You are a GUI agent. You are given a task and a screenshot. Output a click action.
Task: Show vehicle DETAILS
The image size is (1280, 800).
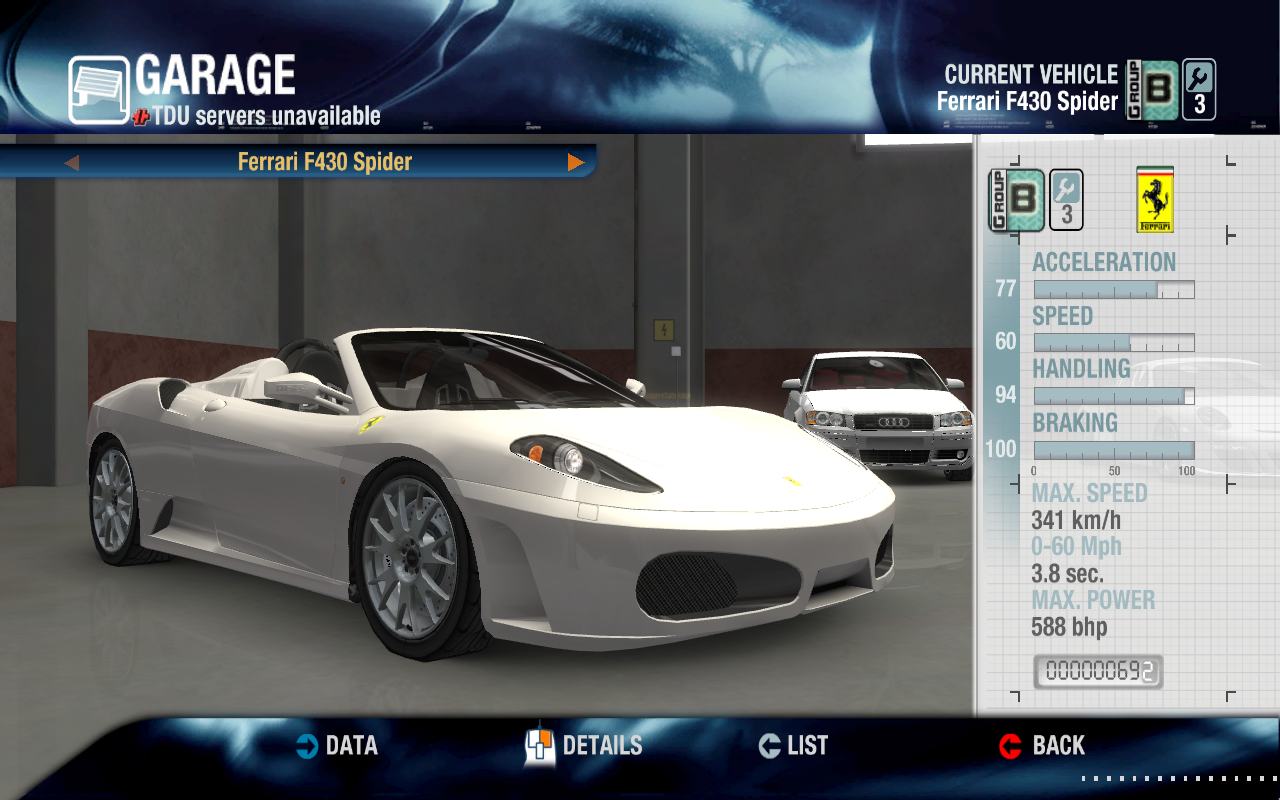[x=585, y=746]
